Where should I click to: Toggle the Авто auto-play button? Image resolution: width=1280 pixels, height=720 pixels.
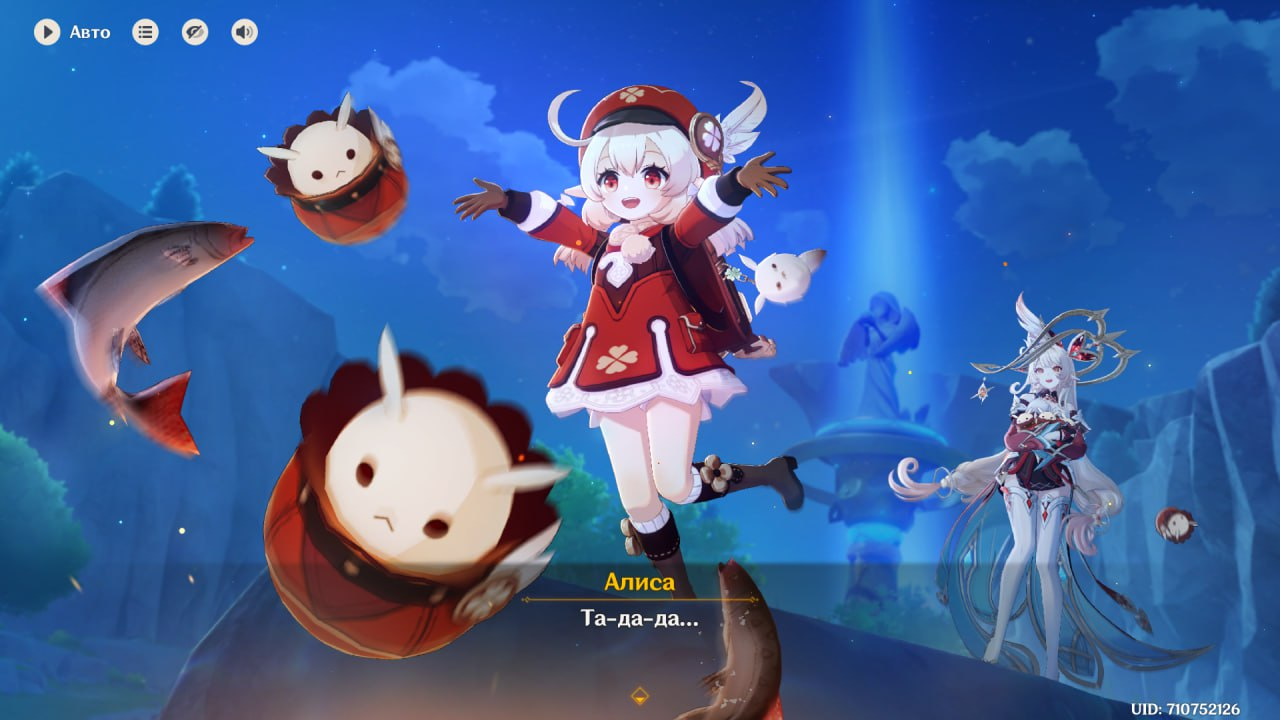tap(47, 32)
